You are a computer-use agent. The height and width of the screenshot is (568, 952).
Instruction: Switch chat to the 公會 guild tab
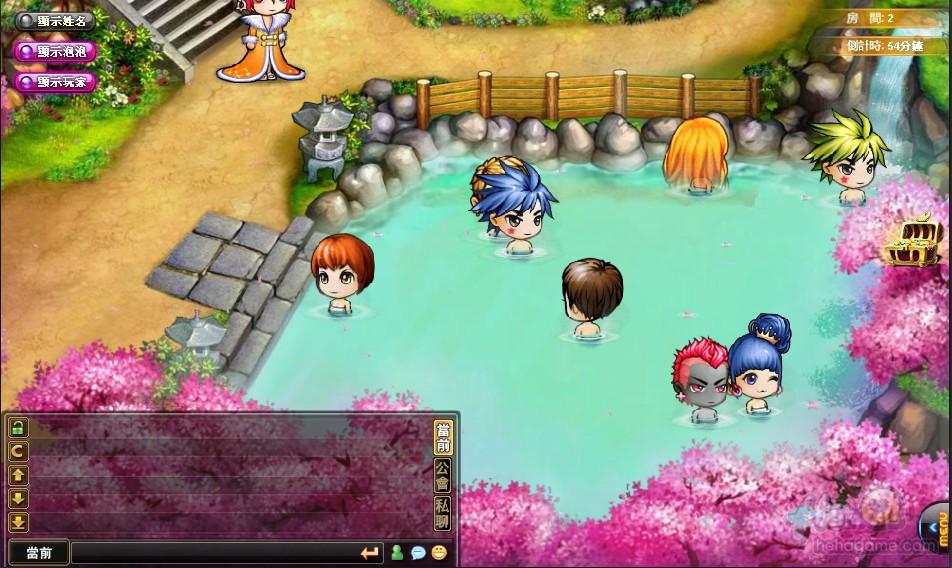(x=442, y=475)
